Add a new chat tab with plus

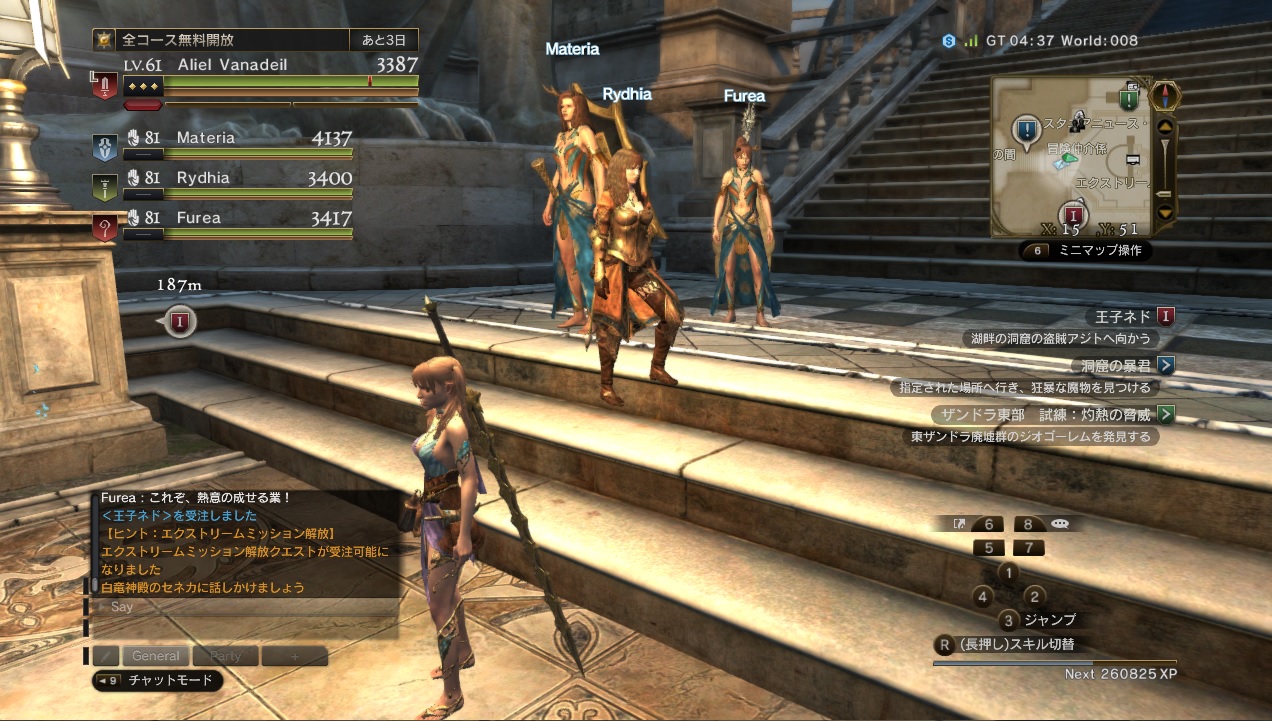(x=295, y=656)
